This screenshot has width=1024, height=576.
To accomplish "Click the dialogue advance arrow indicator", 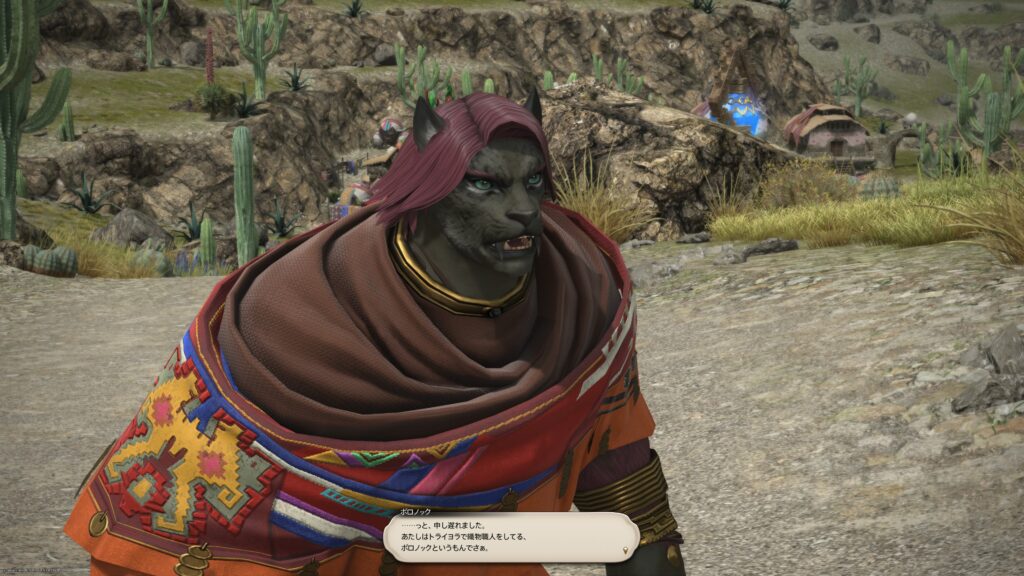I will 627,550.
